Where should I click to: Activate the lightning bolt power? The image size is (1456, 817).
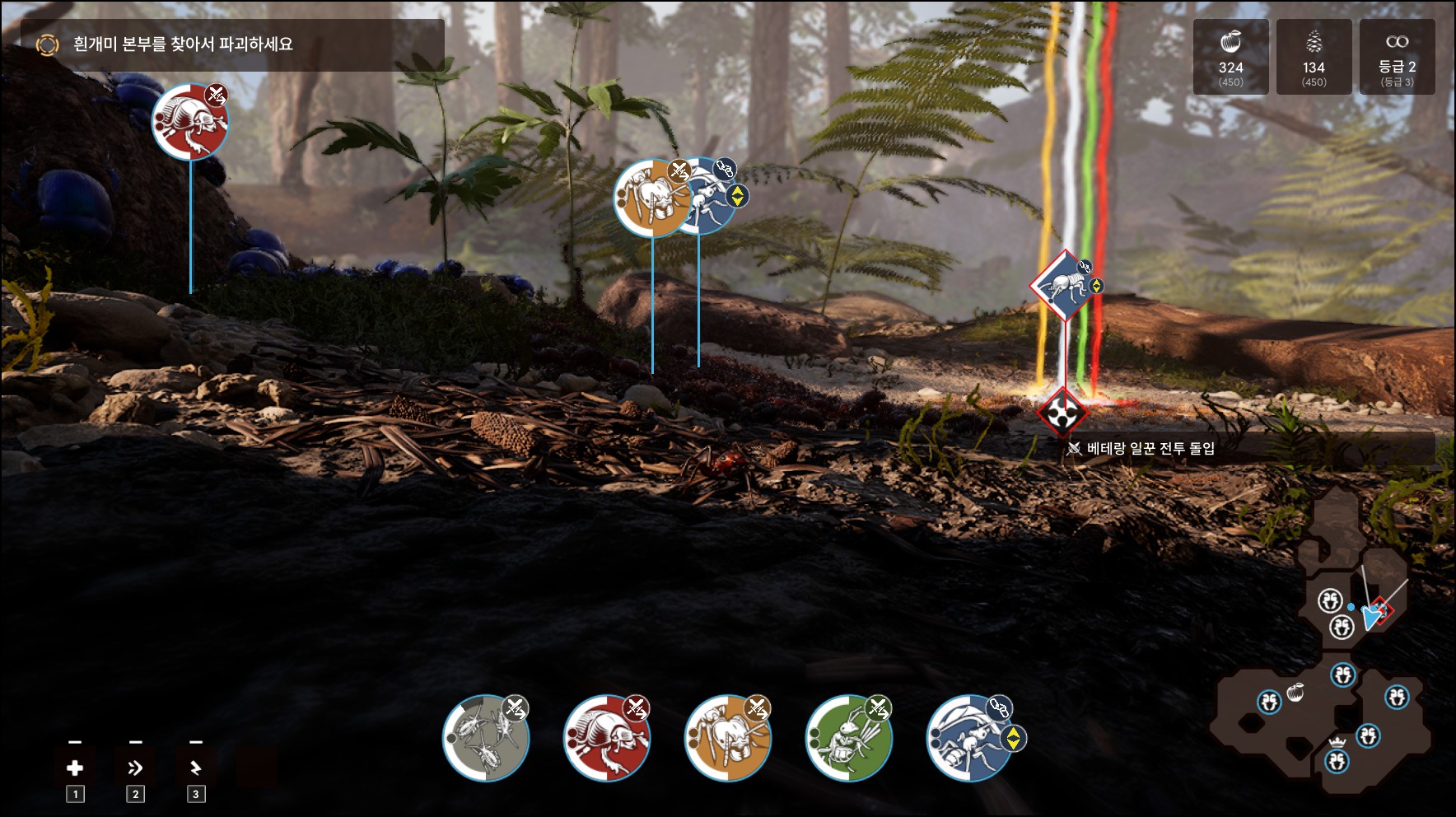195,768
